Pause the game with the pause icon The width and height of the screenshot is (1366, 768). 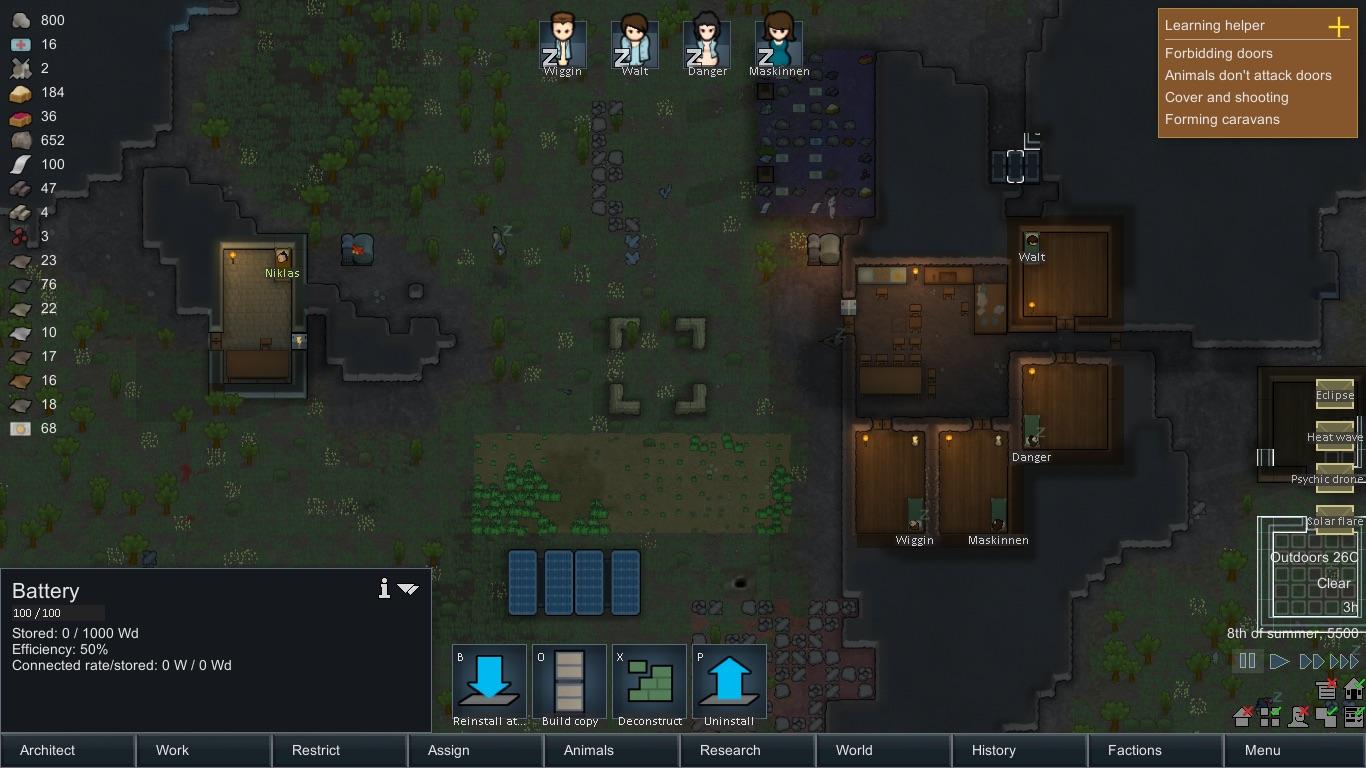point(1247,660)
